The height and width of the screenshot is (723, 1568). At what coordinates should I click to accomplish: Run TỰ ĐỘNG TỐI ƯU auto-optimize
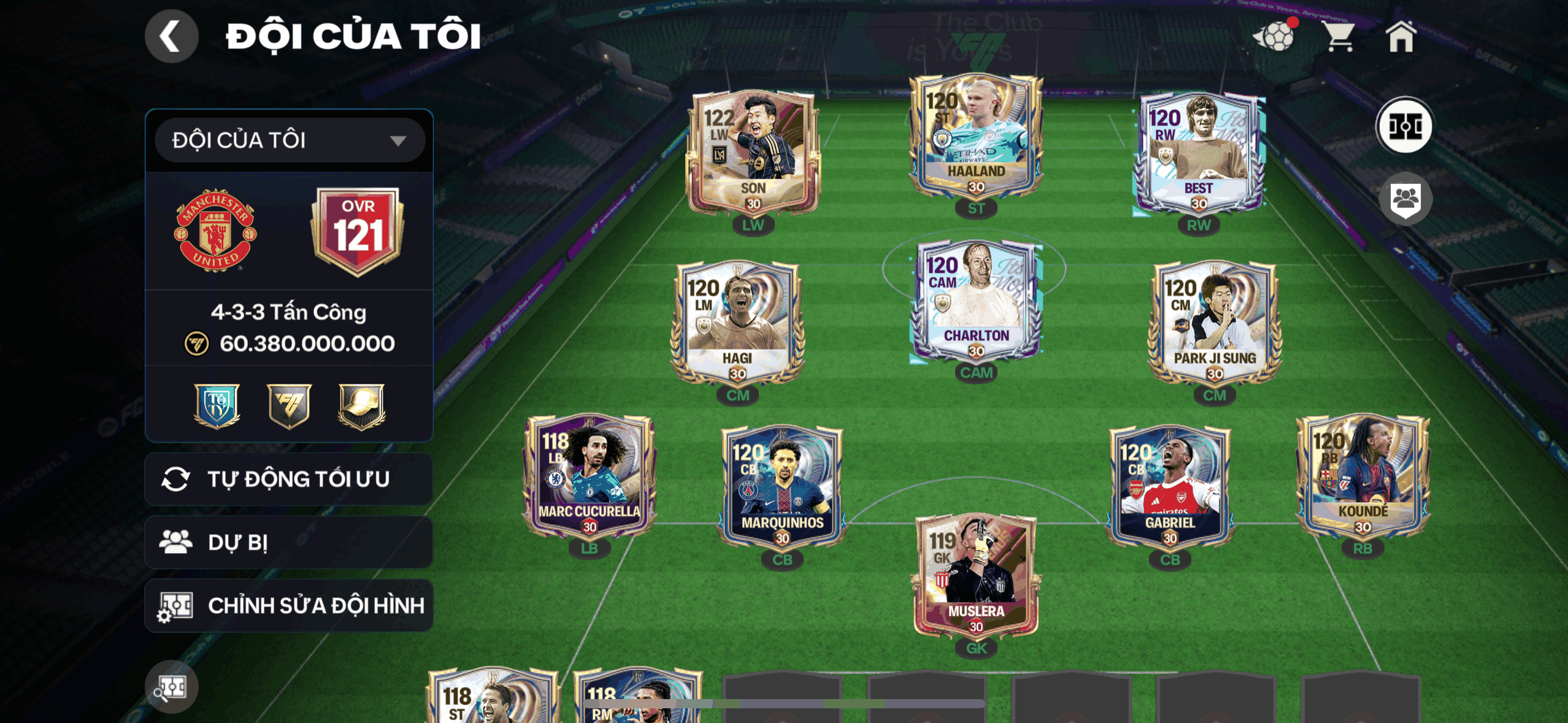[289, 479]
